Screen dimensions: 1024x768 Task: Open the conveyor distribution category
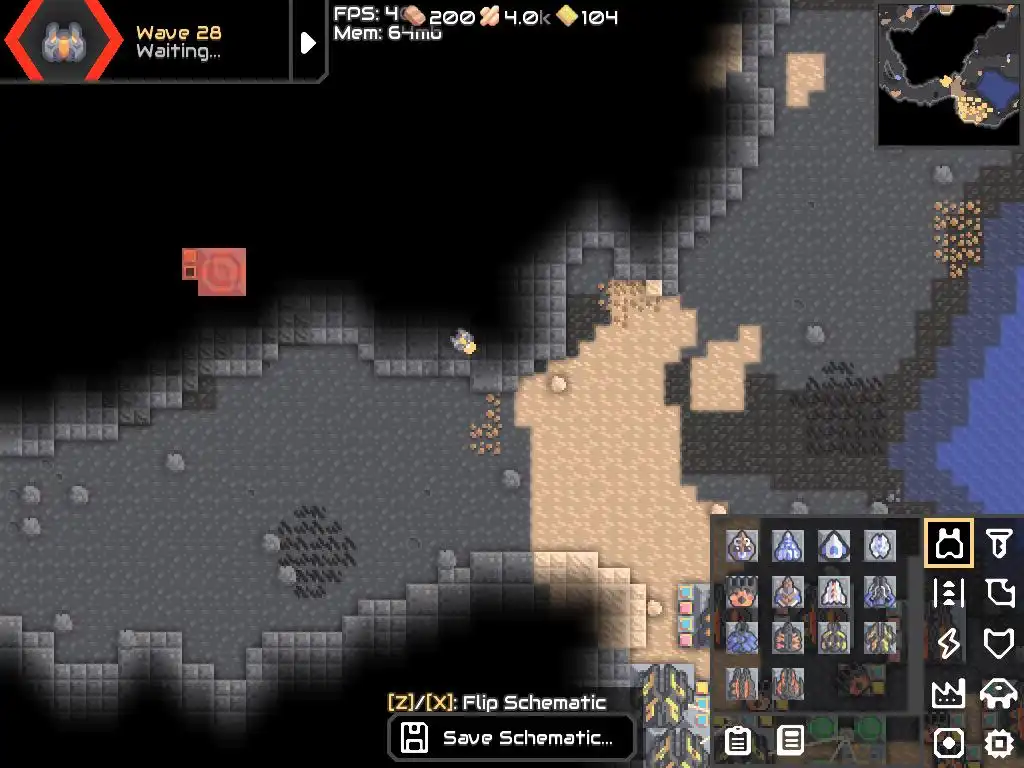[x=948, y=593]
